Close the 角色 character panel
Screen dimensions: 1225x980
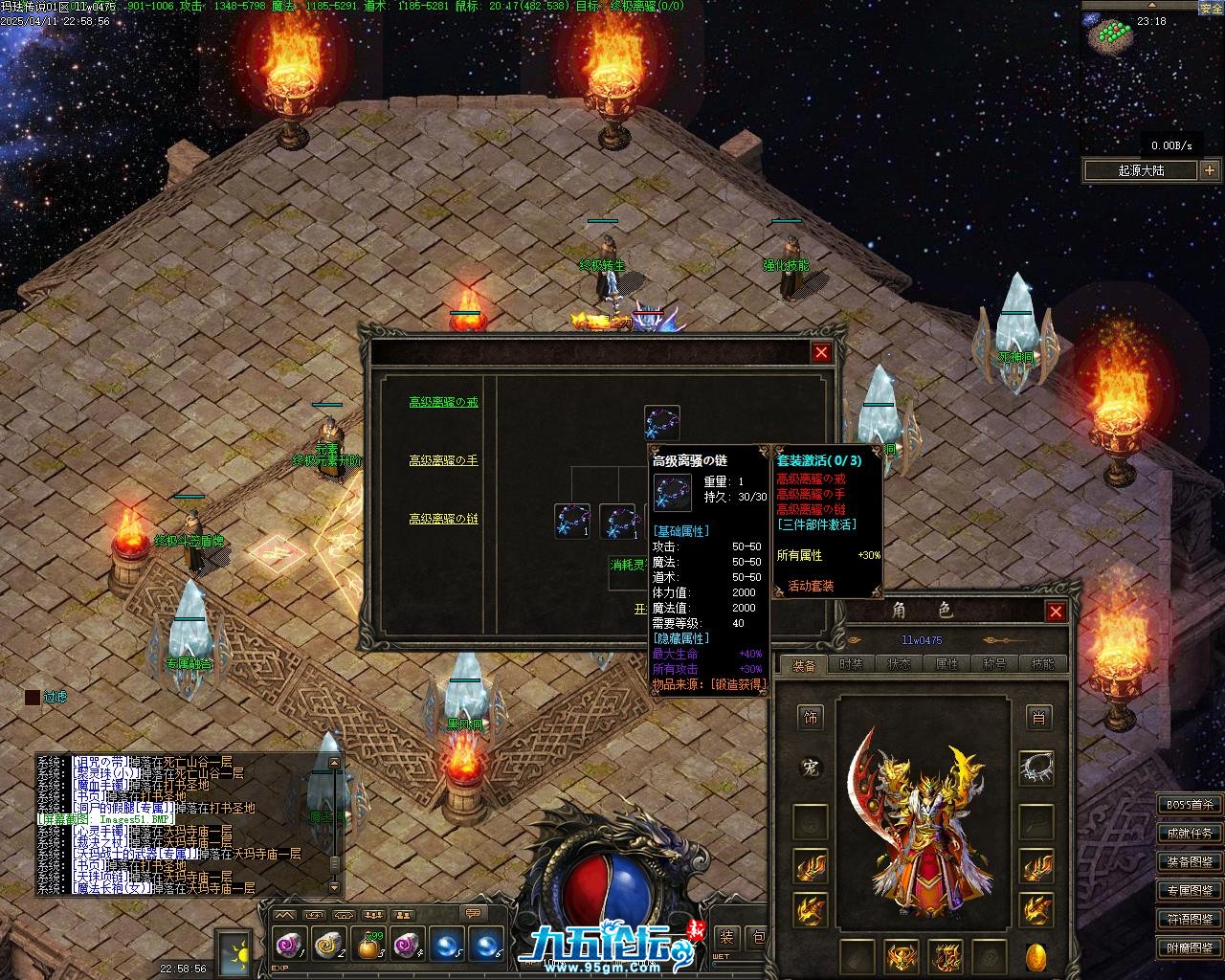pos(1056,612)
